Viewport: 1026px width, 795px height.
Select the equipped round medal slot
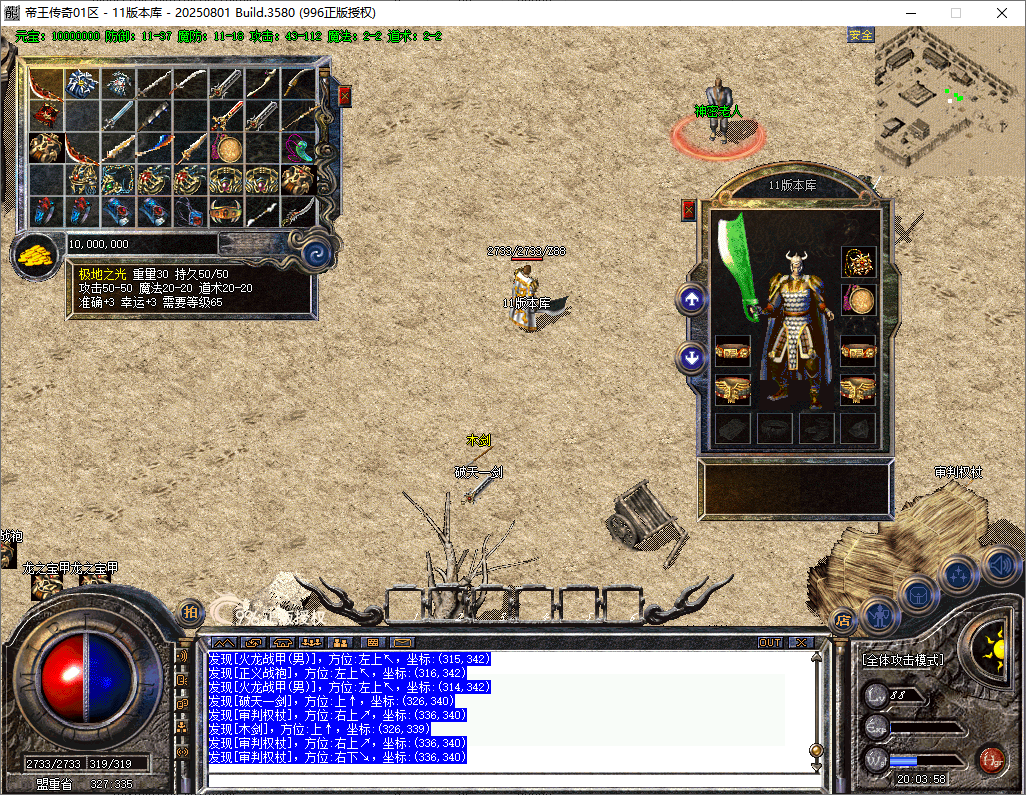(858, 299)
